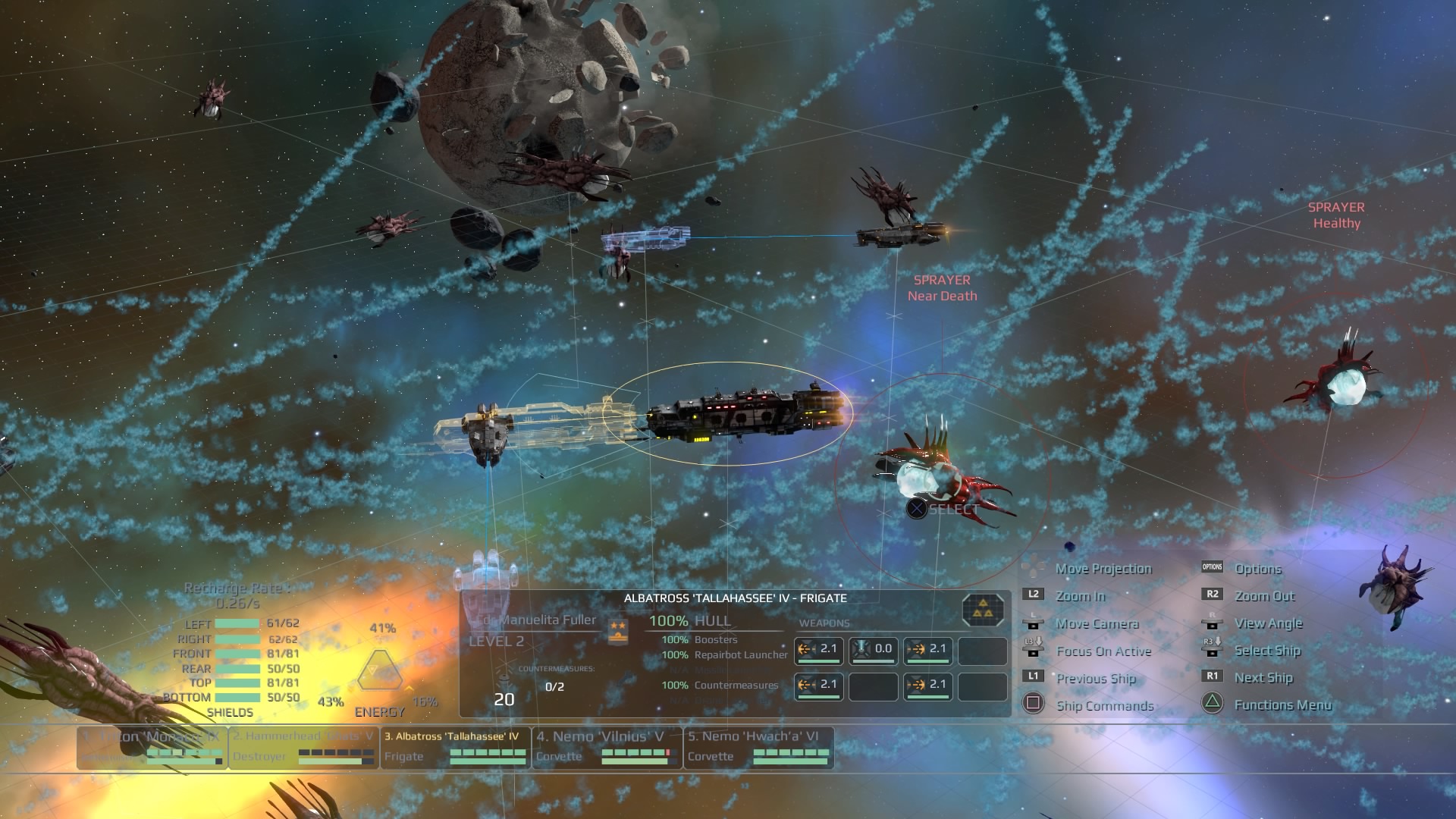Viewport: 1456px width, 819px height.
Task: Select Triton 'Monaco' IX in the fleet bar
Action: [152, 747]
